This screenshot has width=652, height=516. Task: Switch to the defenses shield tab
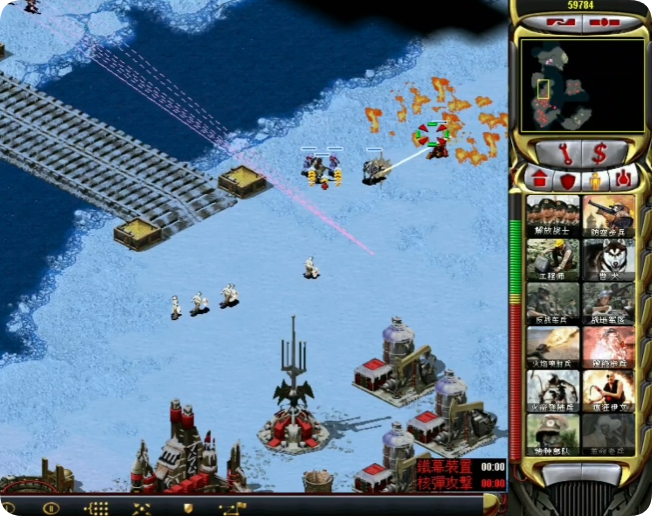coord(567,180)
